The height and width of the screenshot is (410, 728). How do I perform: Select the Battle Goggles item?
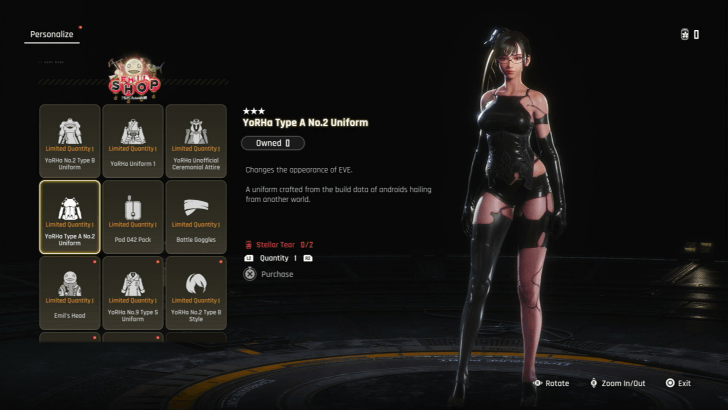coord(196,217)
